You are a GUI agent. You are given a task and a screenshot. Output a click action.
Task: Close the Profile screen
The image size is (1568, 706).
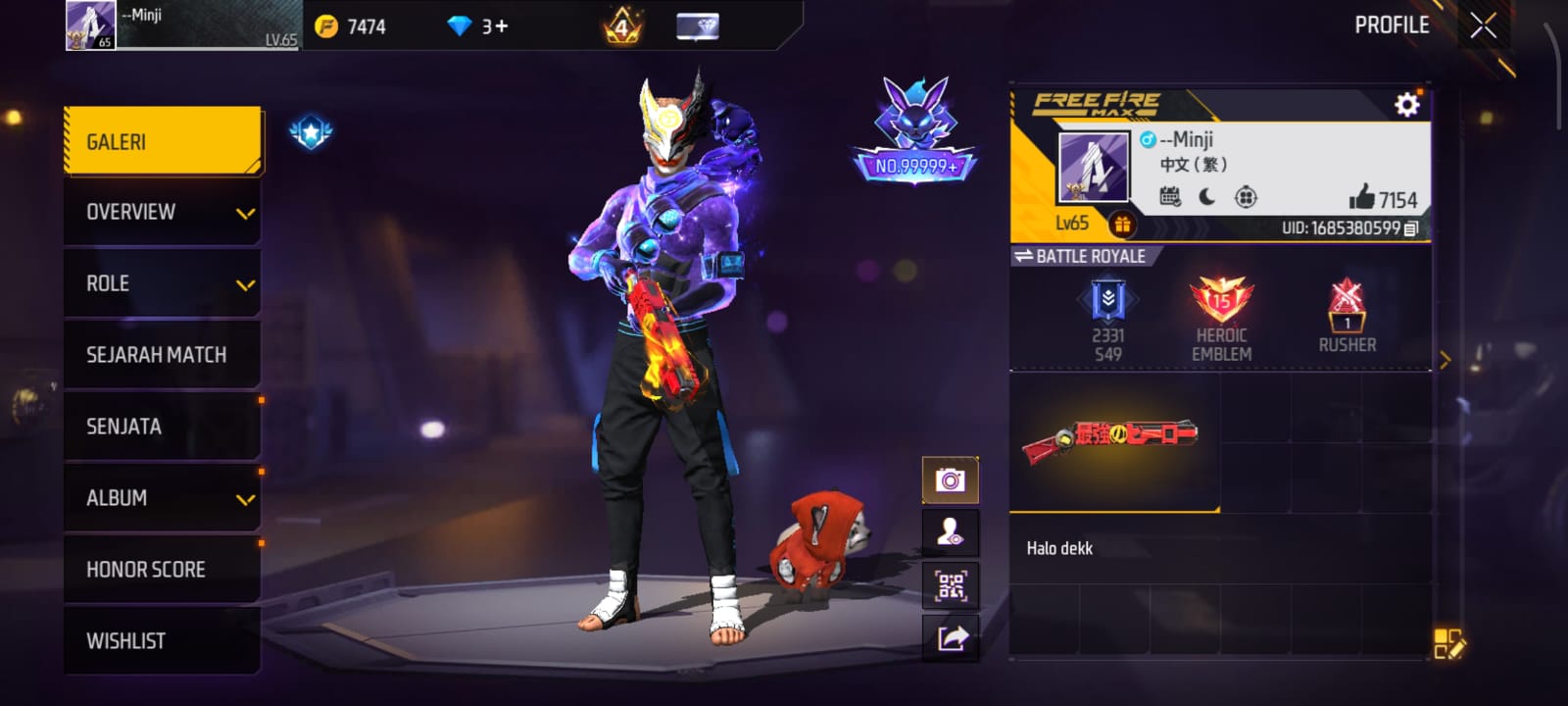click(x=1483, y=25)
